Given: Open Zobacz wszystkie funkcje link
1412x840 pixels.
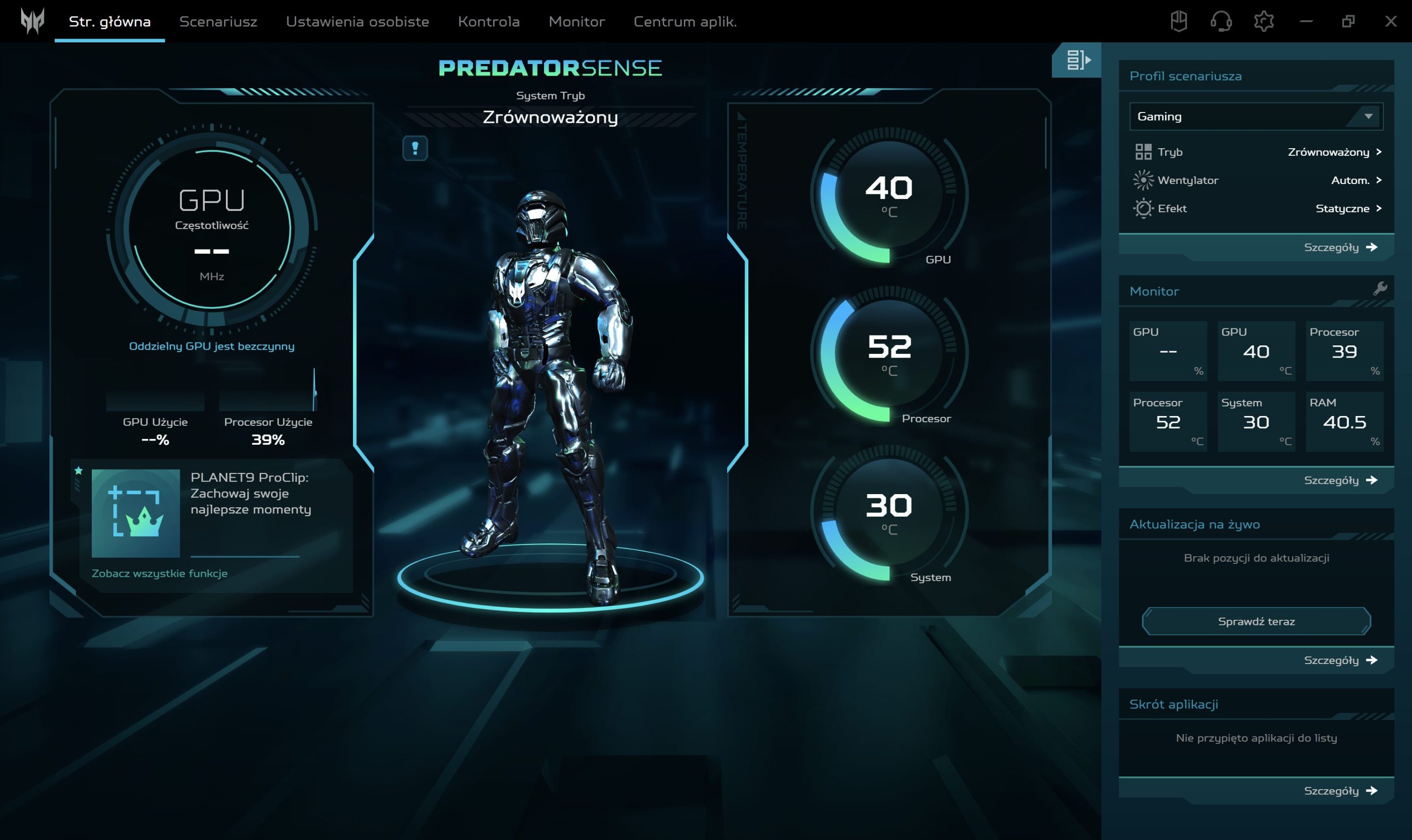Looking at the screenshot, I should click(160, 573).
